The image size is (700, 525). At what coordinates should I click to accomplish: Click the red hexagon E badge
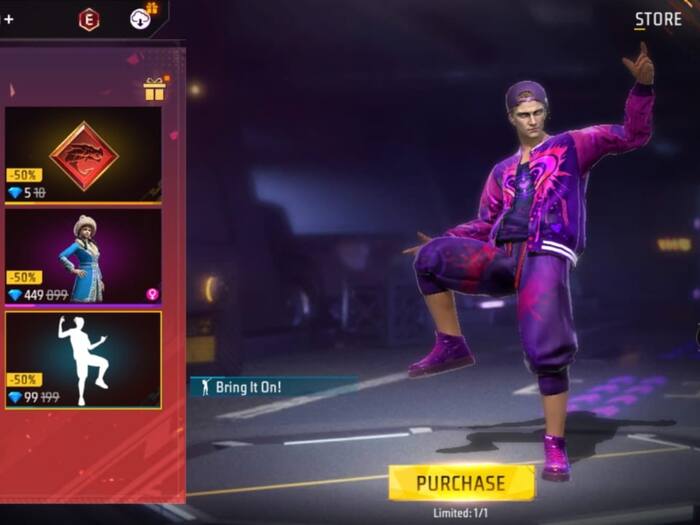point(89,19)
